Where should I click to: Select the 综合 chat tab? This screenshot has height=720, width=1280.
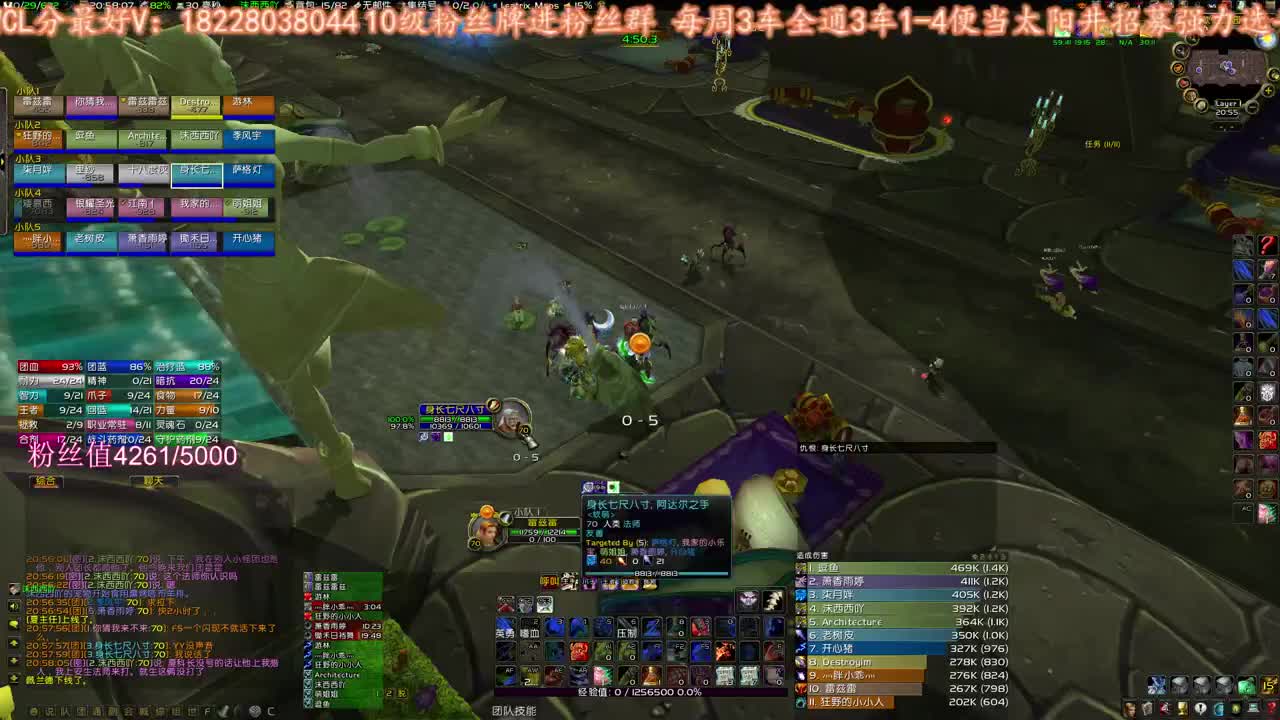tap(45, 483)
